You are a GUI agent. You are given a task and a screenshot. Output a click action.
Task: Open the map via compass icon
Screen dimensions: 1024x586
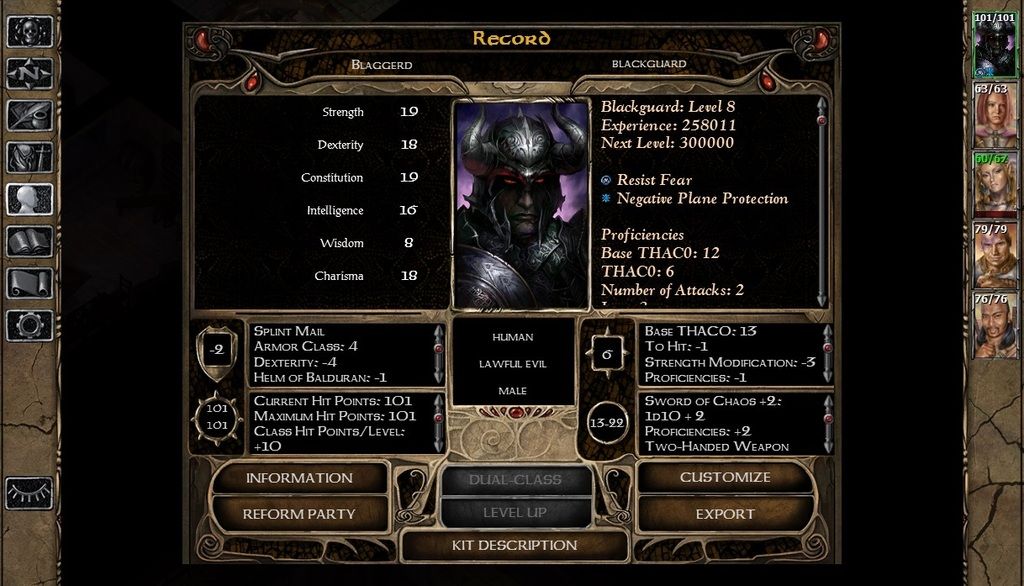(29, 74)
